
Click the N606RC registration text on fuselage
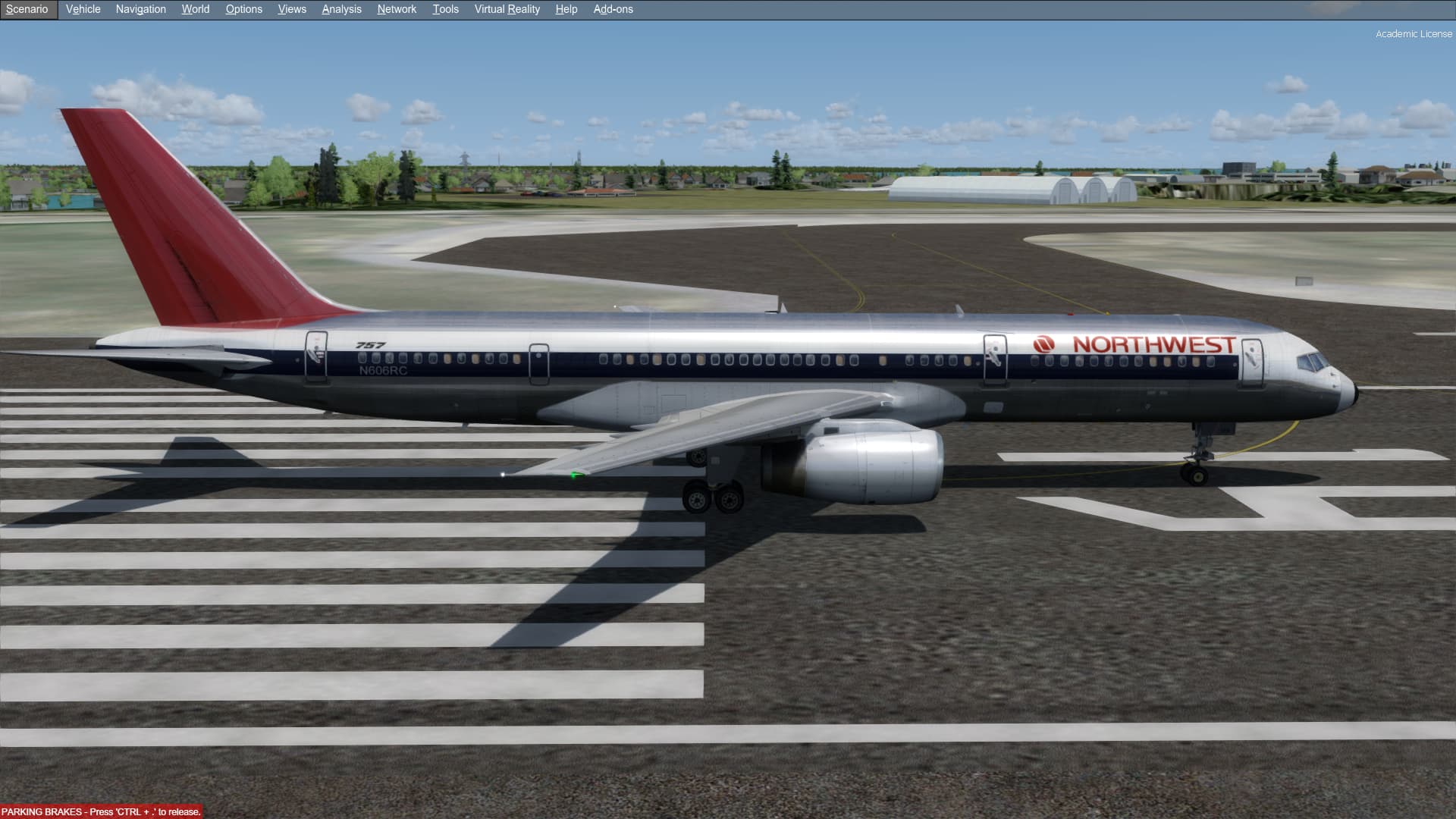click(x=382, y=369)
